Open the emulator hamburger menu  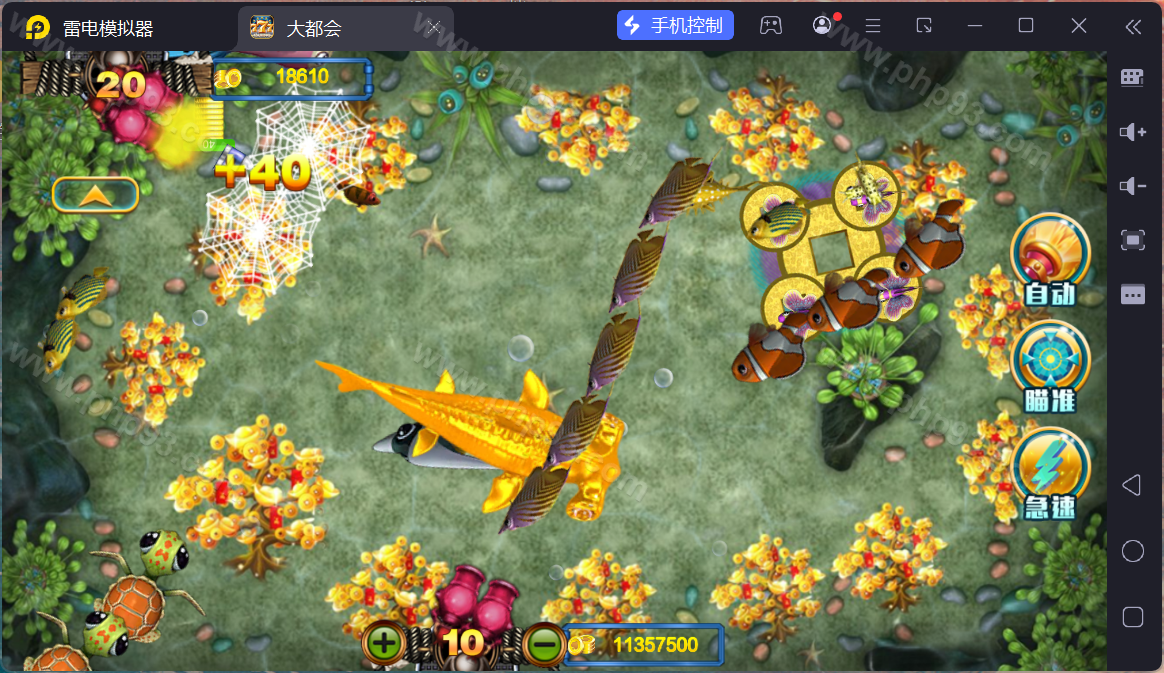873,26
